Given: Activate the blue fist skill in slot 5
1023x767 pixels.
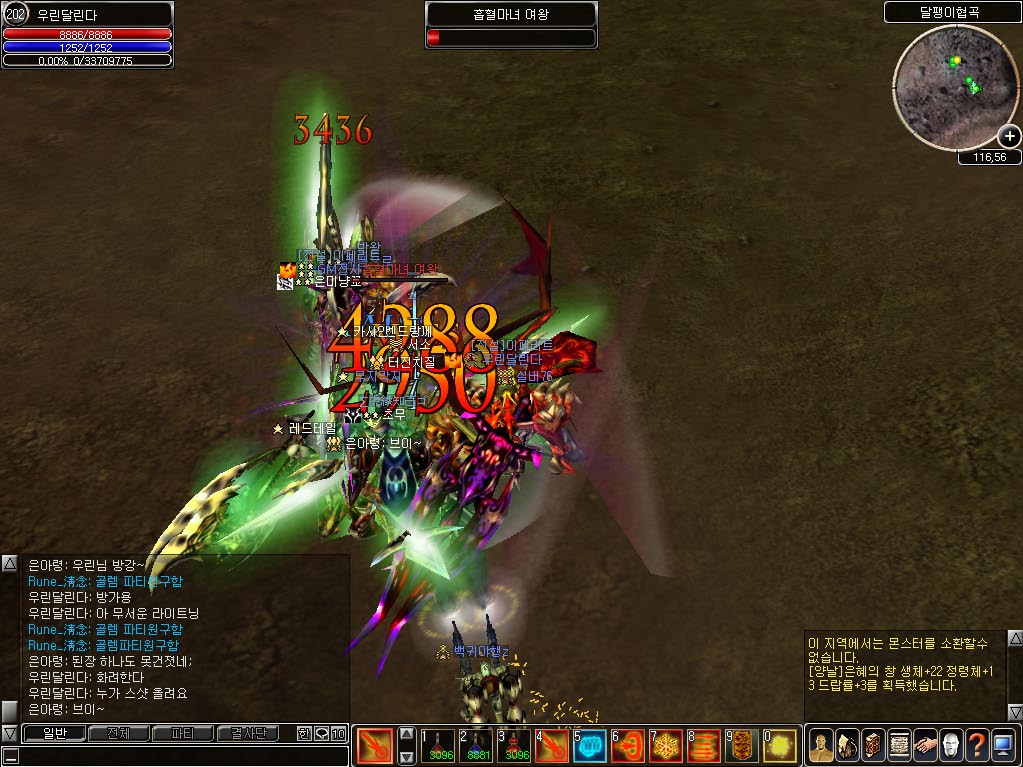Looking at the screenshot, I should point(589,745).
